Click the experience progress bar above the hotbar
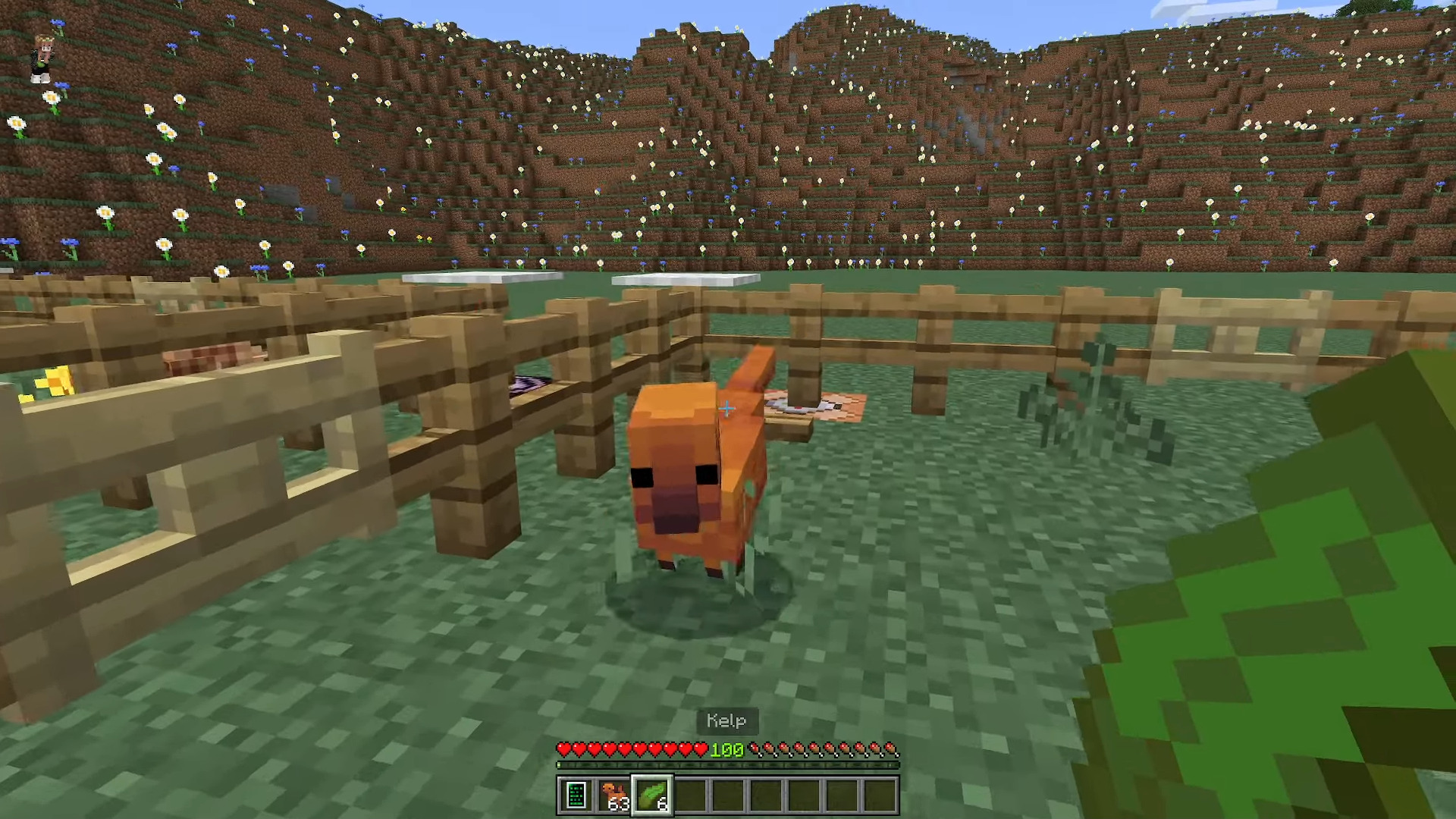 pos(728,766)
